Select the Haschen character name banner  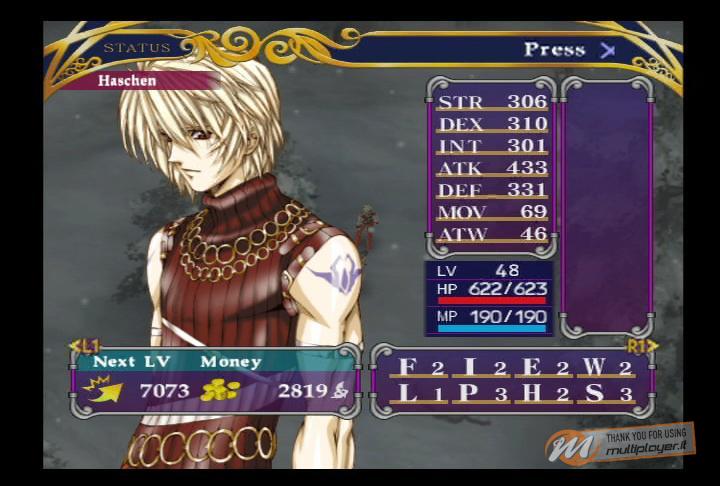click(x=127, y=81)
